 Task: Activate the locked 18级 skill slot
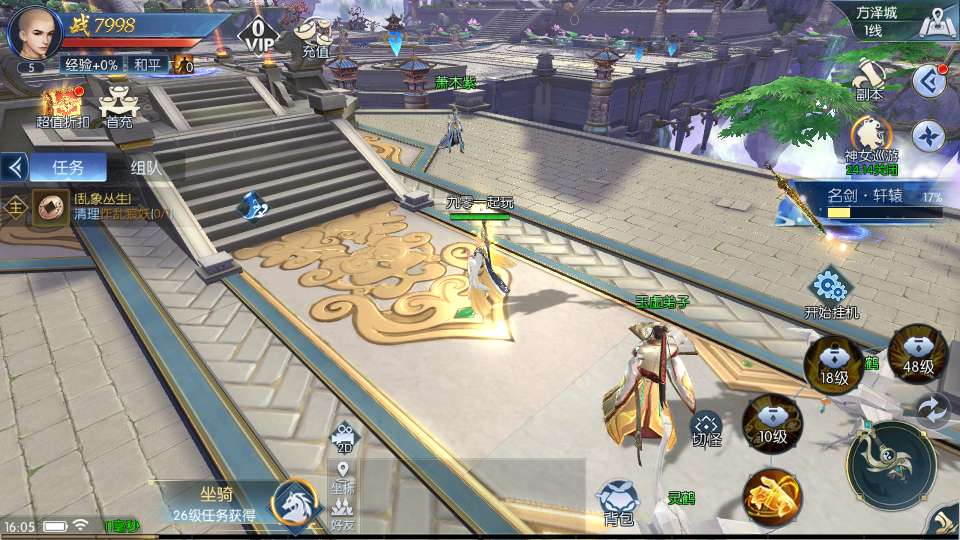834,361
